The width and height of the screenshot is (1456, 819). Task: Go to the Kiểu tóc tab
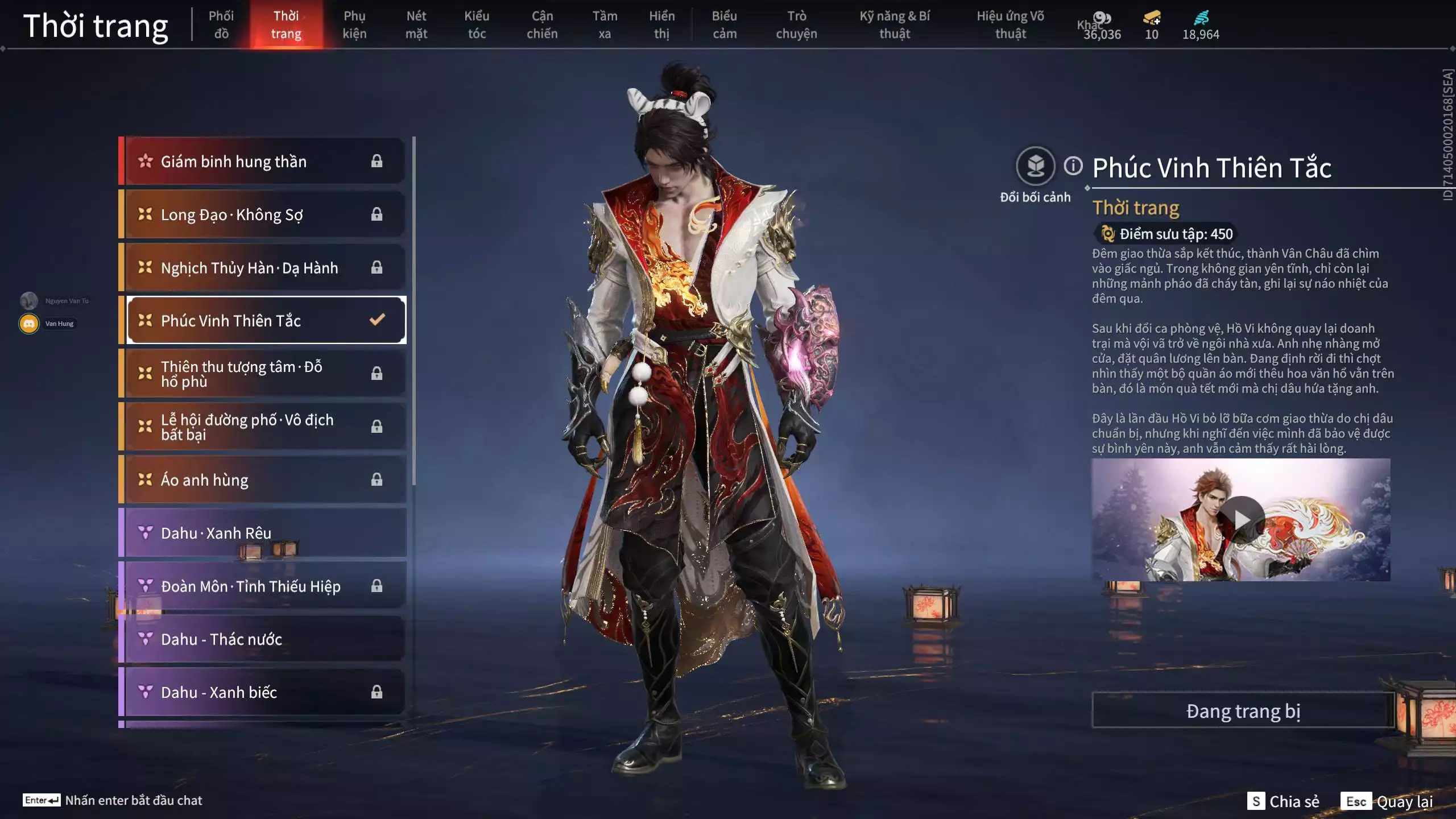click(x=477, y=24)
